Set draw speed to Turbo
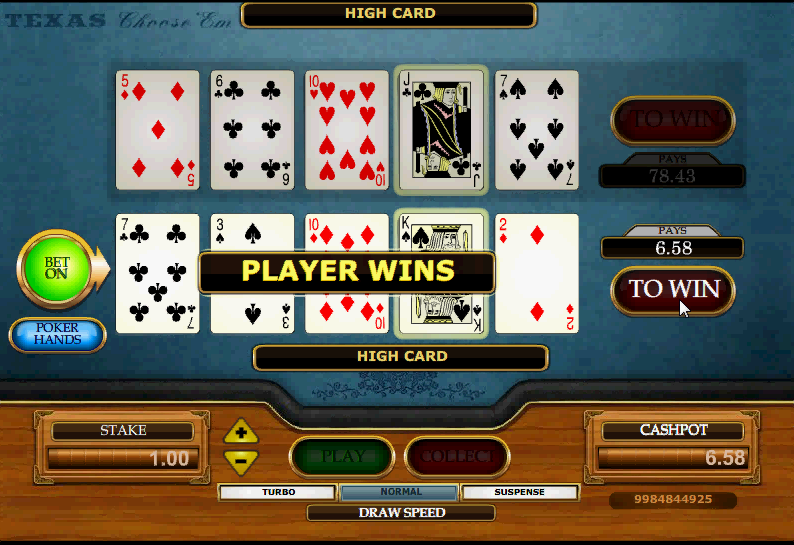 [278, 492]
